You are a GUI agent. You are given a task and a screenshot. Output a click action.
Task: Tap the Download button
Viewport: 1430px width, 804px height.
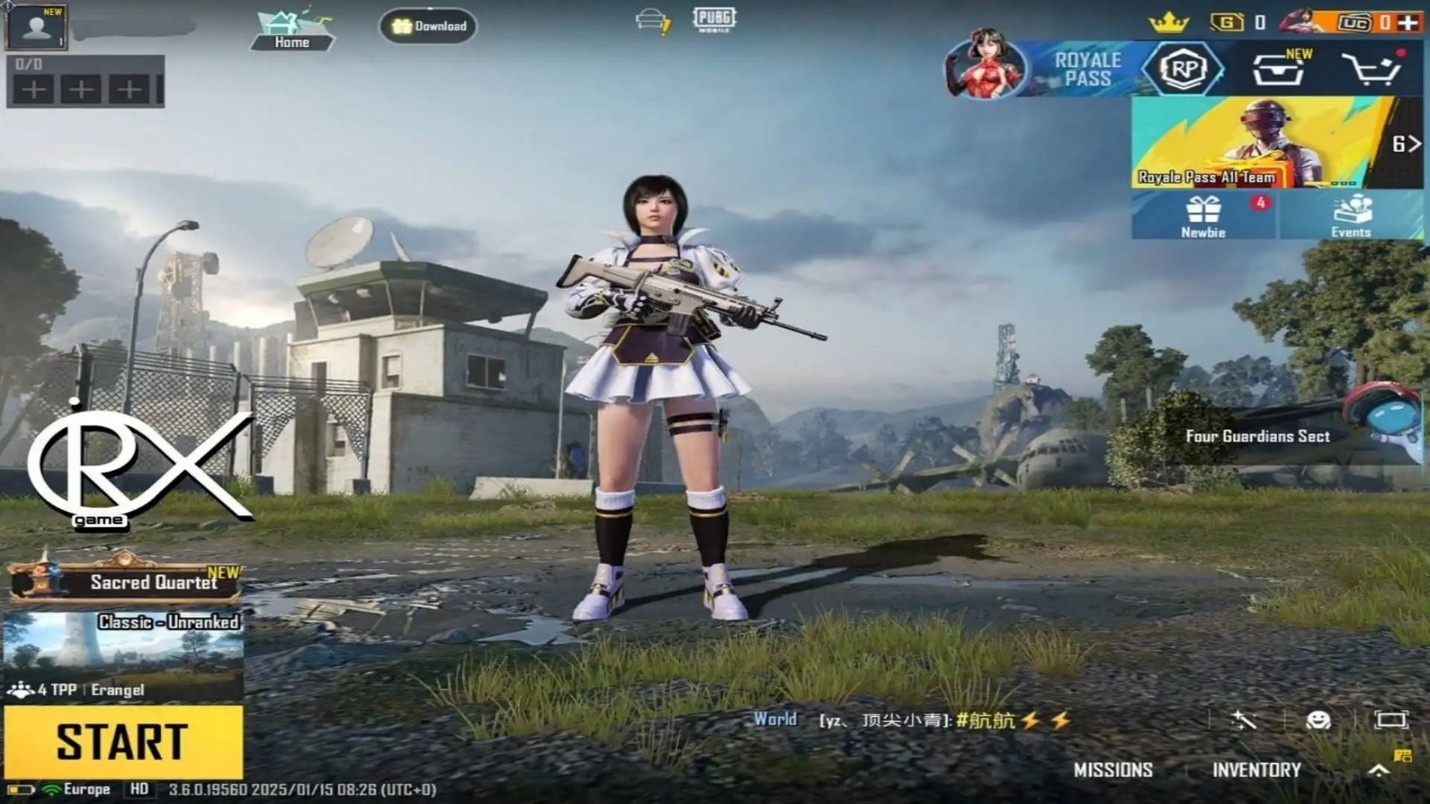click(x=428, y=26)
